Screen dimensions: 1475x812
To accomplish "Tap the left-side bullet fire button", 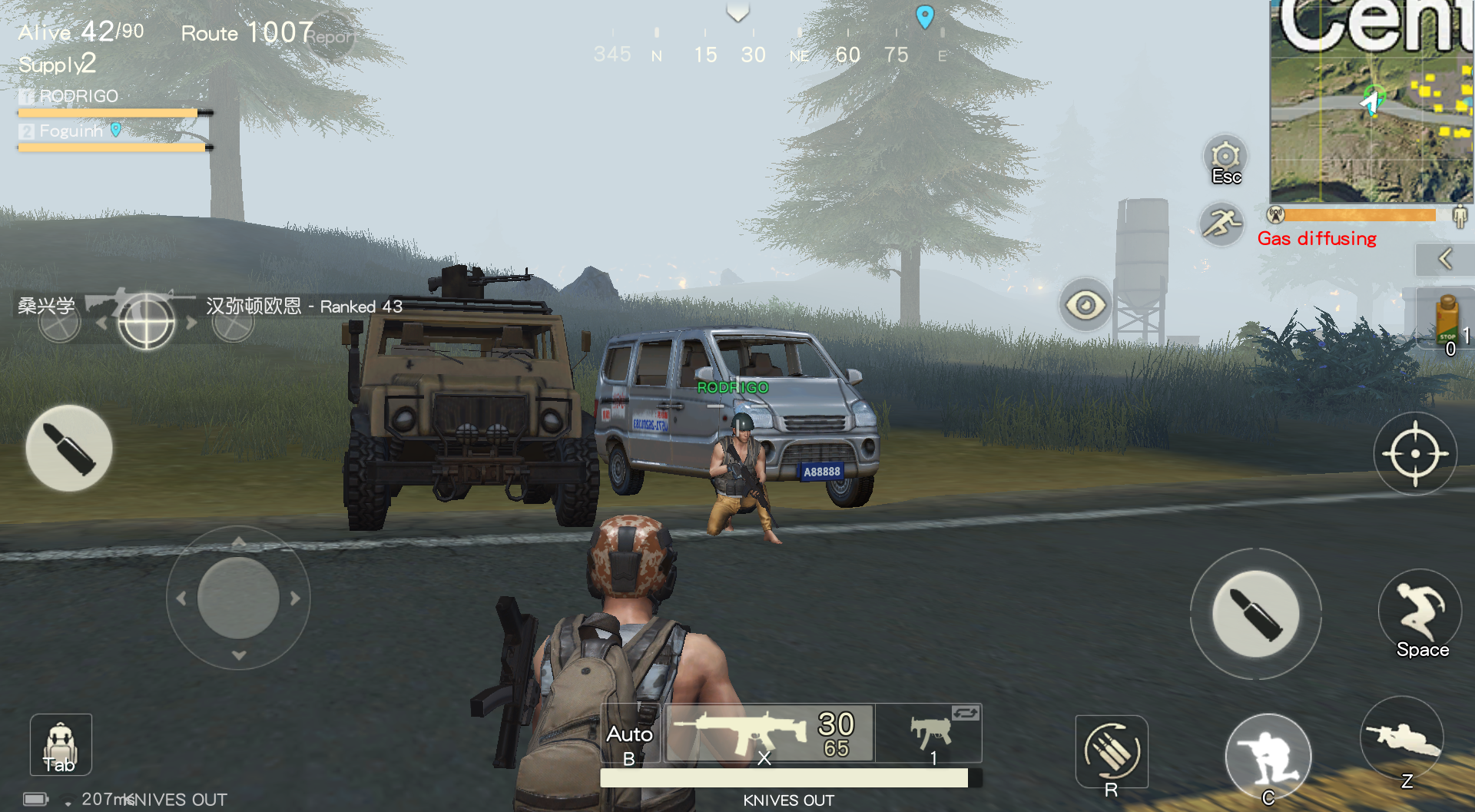I will pos(68,449).
